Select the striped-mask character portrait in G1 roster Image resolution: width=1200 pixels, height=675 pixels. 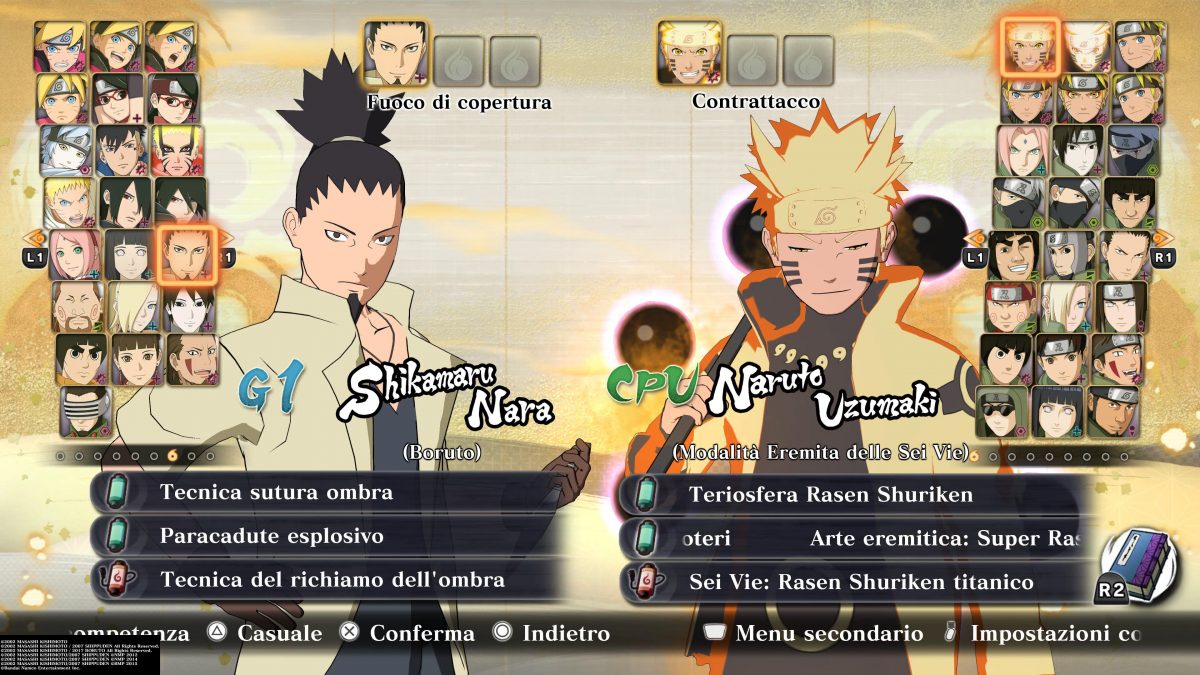[x=84, y=411]
